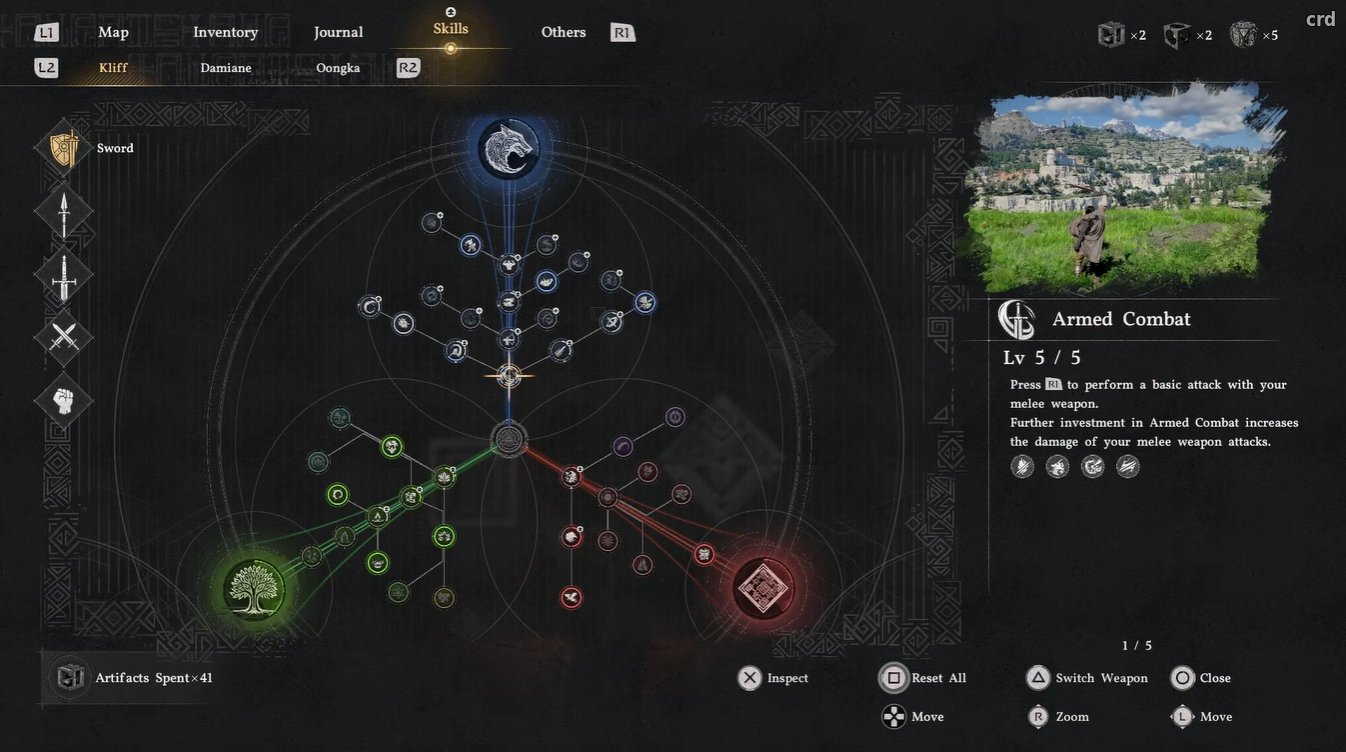Switch to Damiane's skill tree

225,68
